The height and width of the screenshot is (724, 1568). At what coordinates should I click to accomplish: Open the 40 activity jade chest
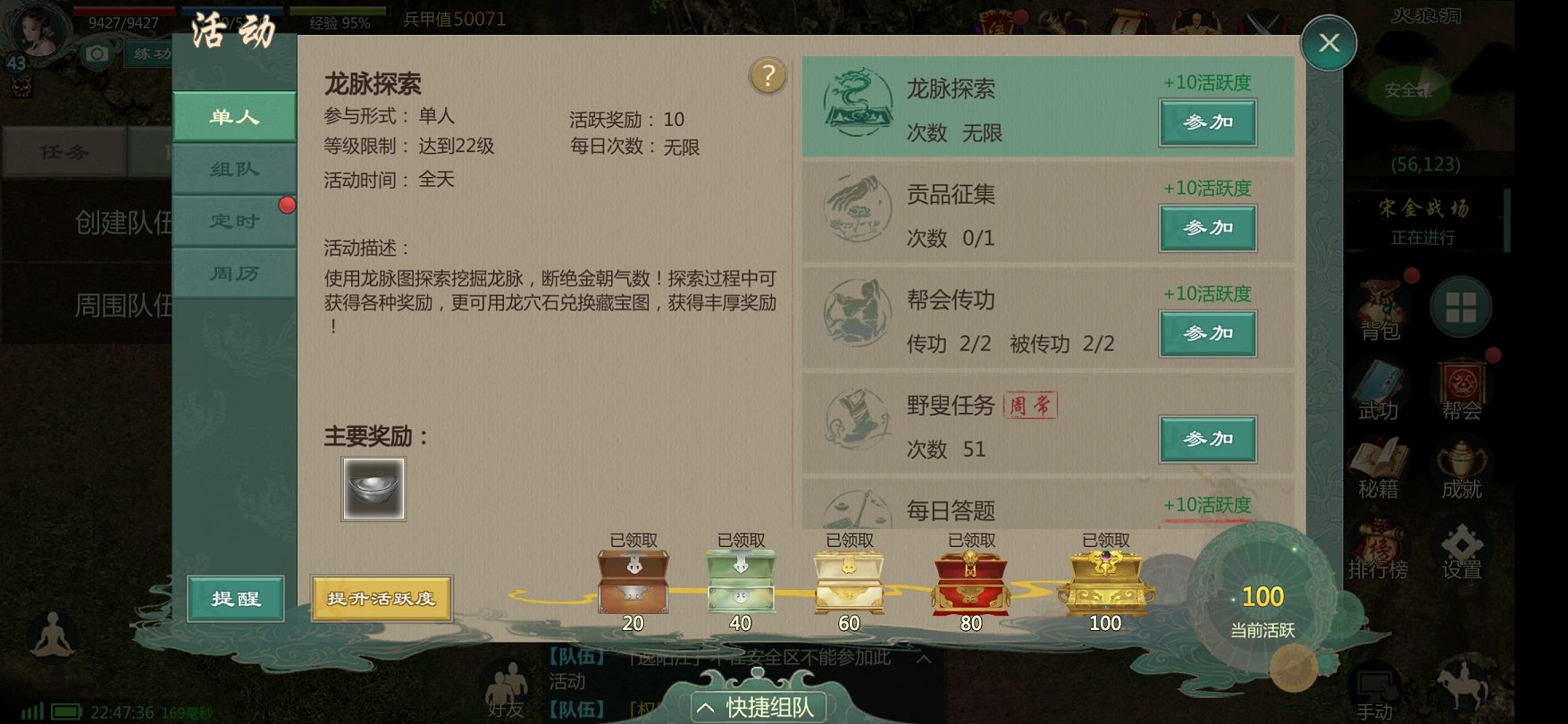tap(741, 582)
